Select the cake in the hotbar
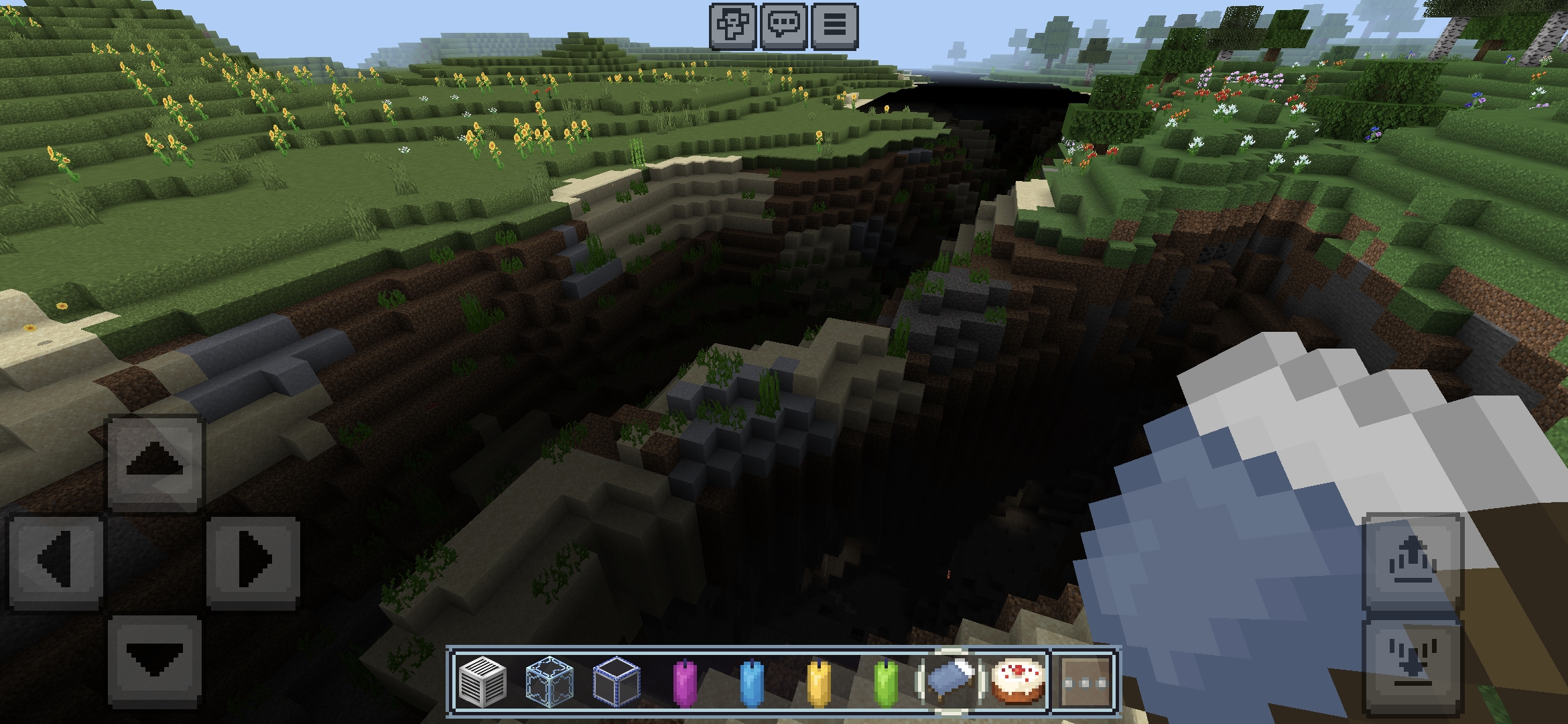The image size is (1568, 724). pos(1017,680)
